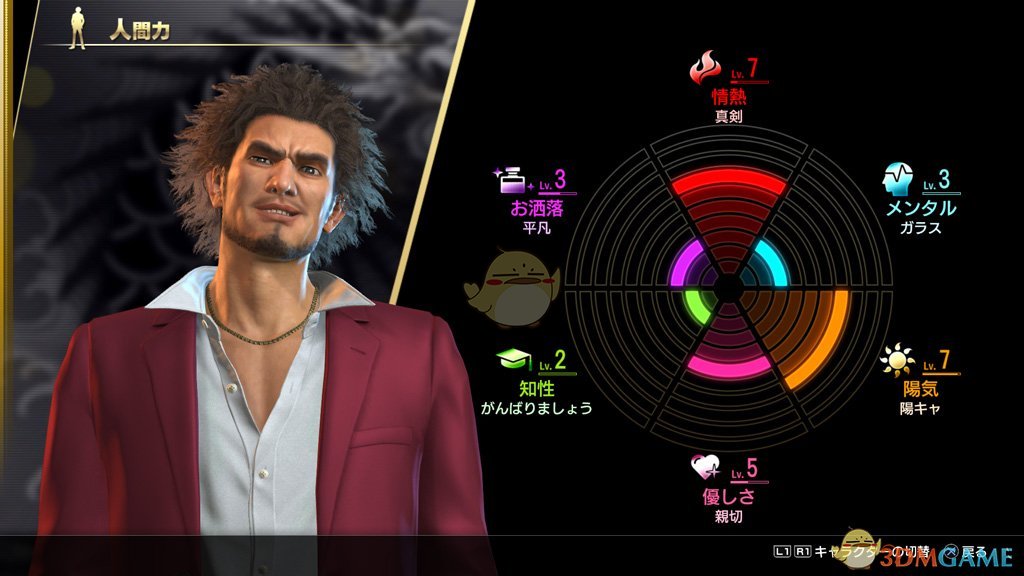Image resolution: width=1024 pixels, height=576 pixels.
Task: Click the red flame passion icon
Action: pos(705,70)
